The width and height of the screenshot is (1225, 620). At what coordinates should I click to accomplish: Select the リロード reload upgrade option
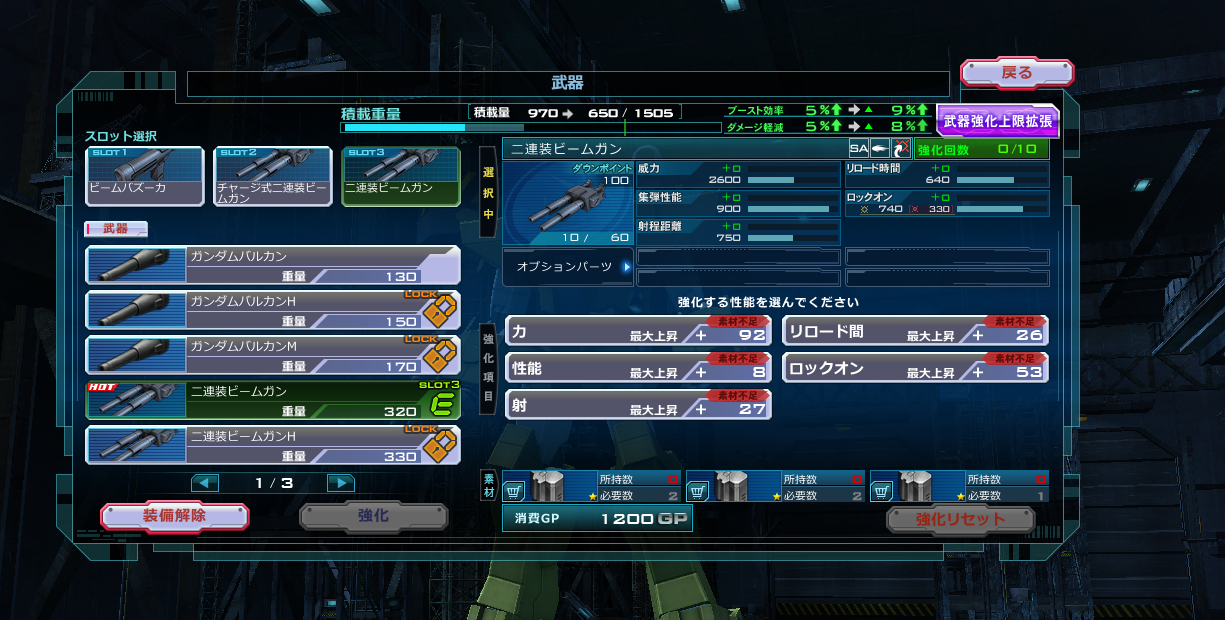pyautogui.click(x=915, y=332)
